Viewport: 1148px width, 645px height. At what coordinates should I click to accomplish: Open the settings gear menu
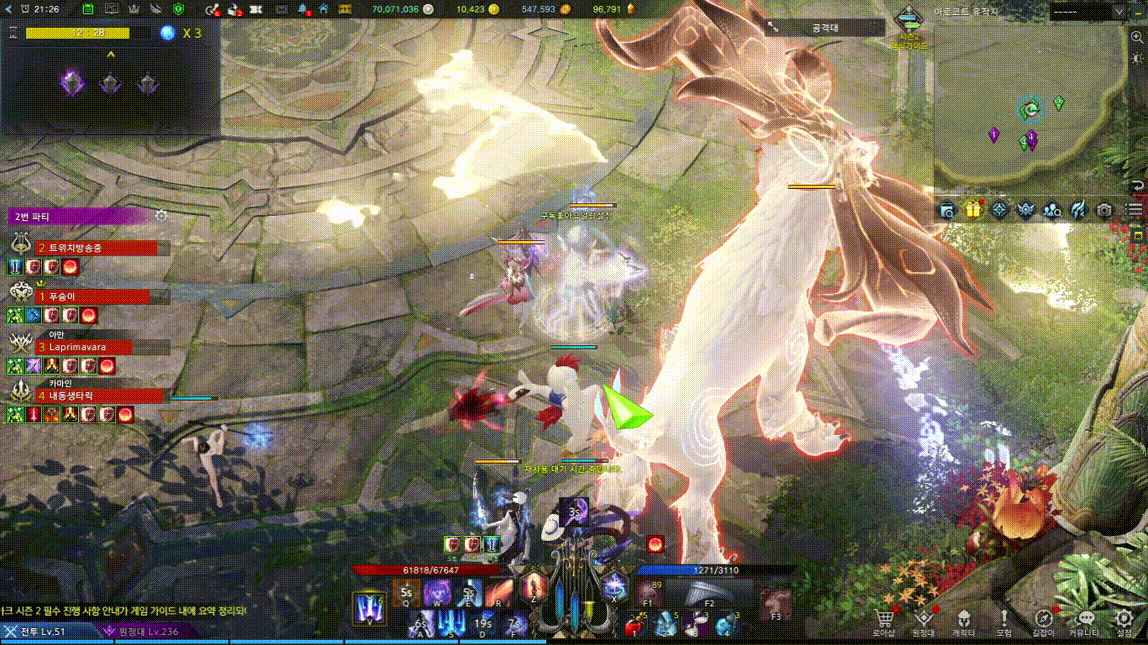(x=1124, y=620)
